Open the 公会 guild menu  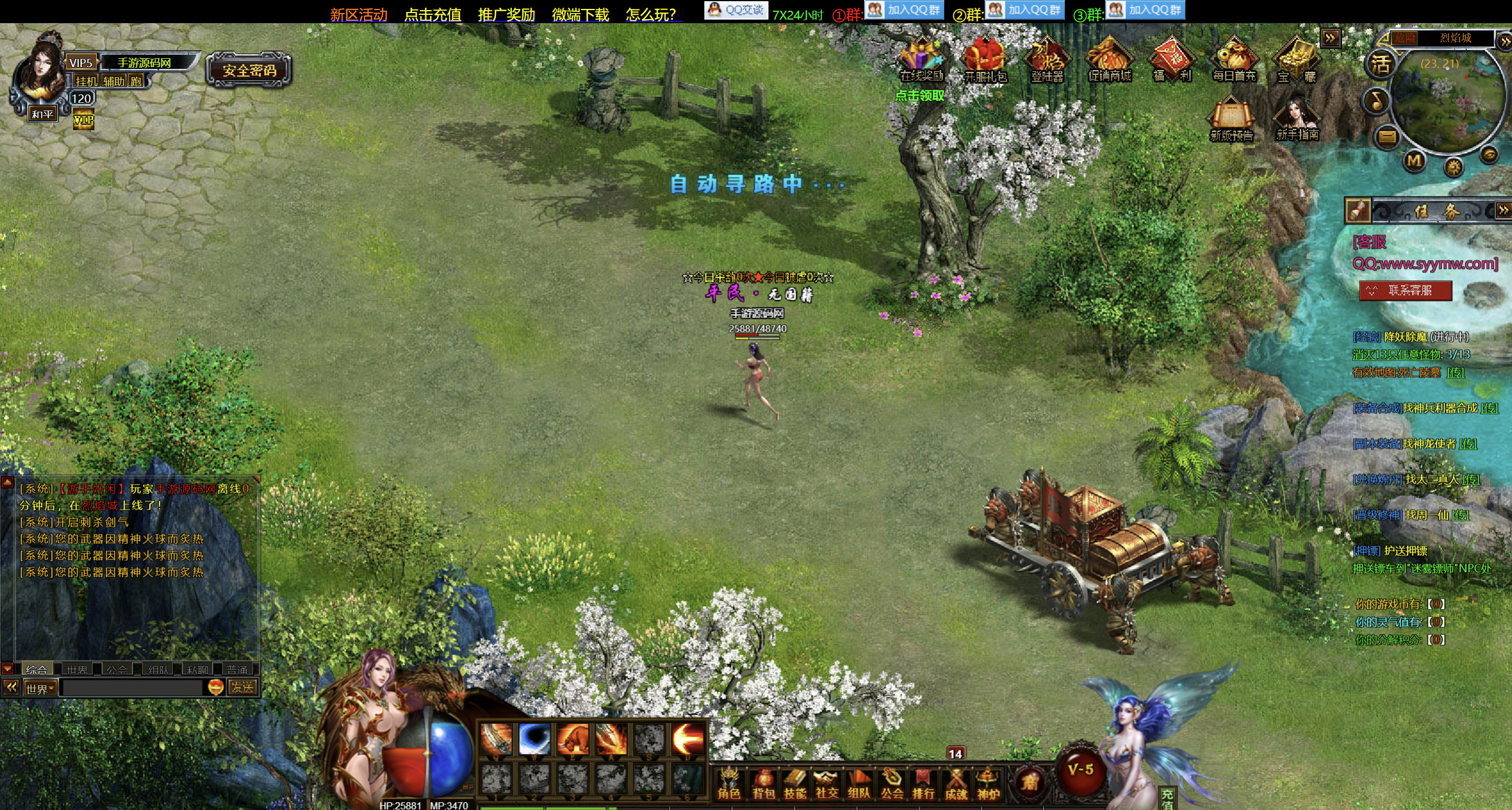click(x=891, y=783)
